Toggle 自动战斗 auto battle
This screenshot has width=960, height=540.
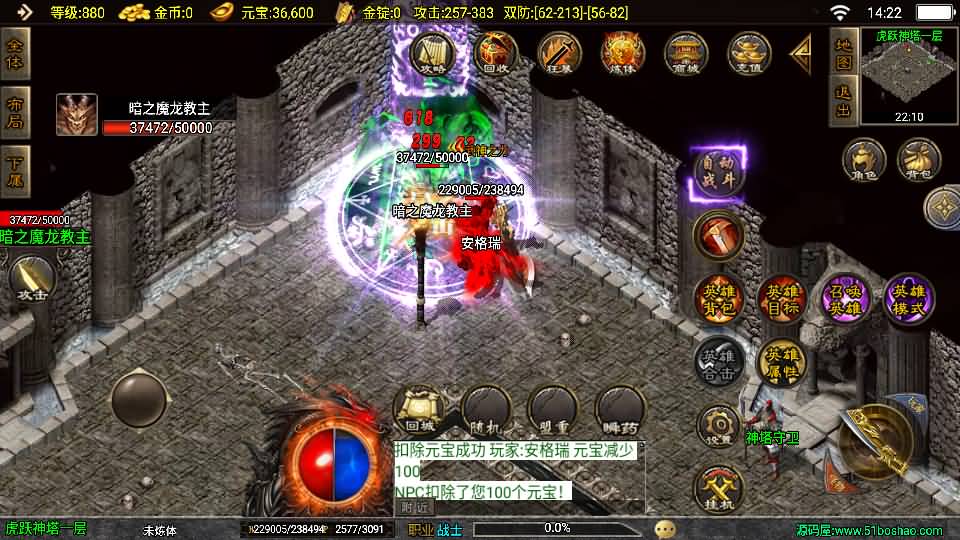tap(718, 174)
